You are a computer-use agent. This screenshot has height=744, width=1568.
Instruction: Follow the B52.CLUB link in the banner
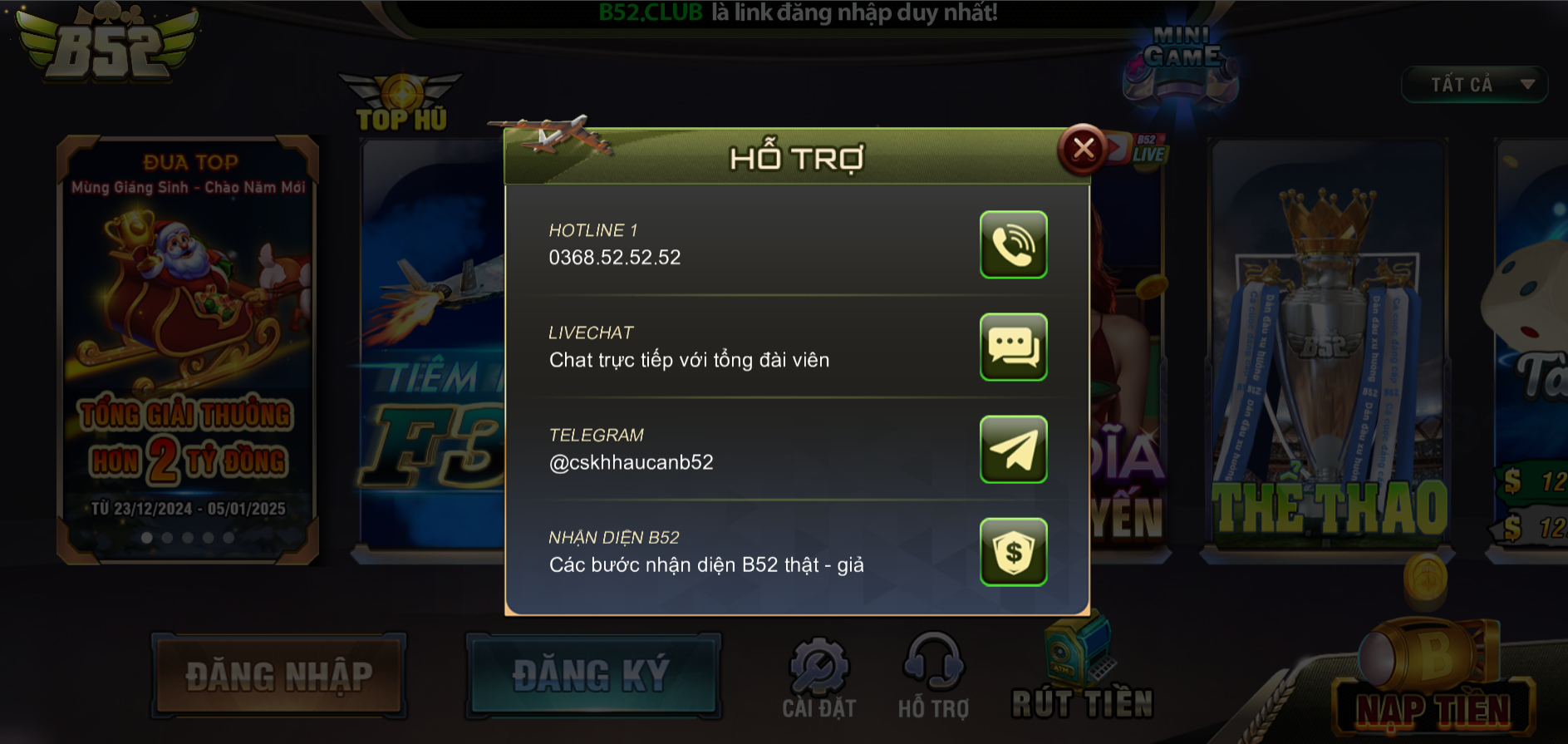[651, 12]
